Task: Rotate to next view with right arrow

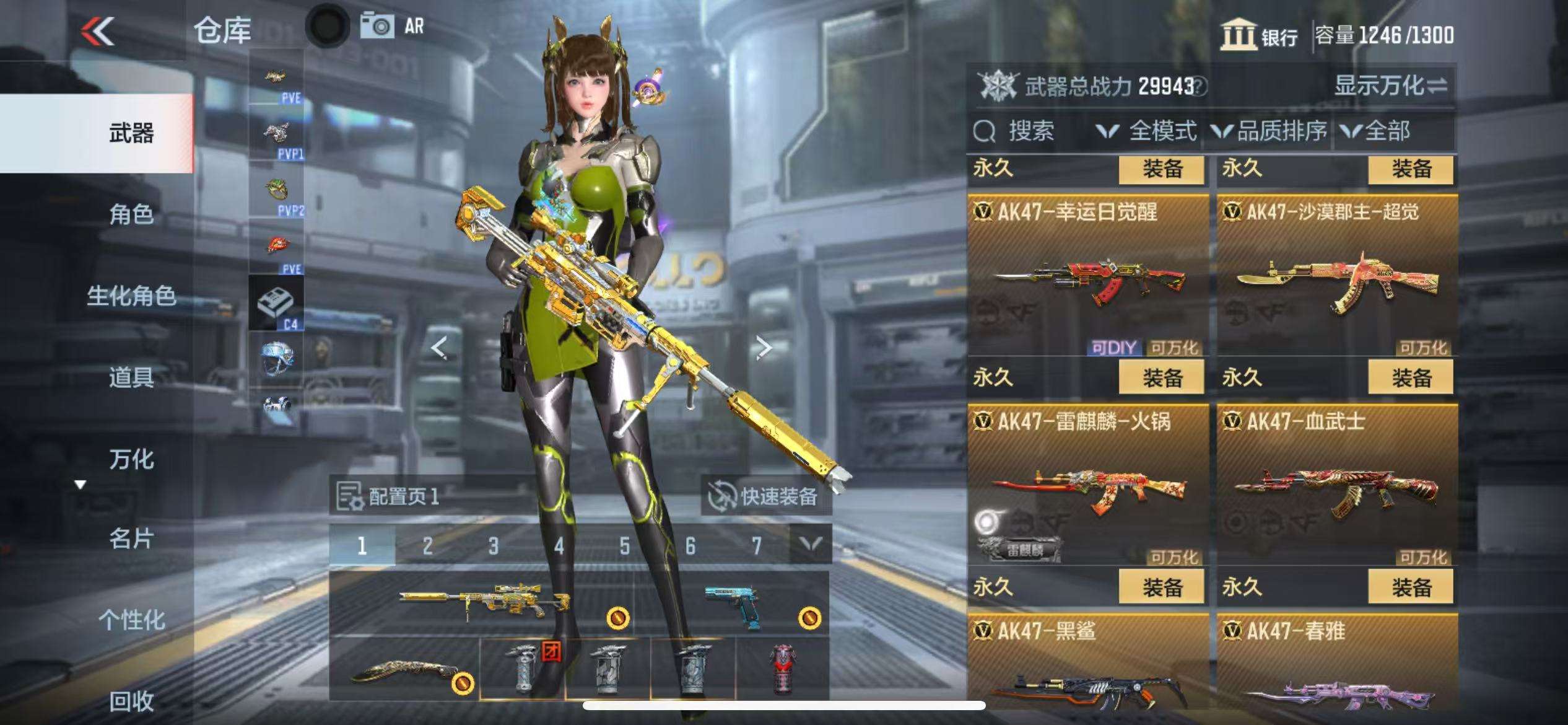Action: pyautogui.click(x=764, y=348)
